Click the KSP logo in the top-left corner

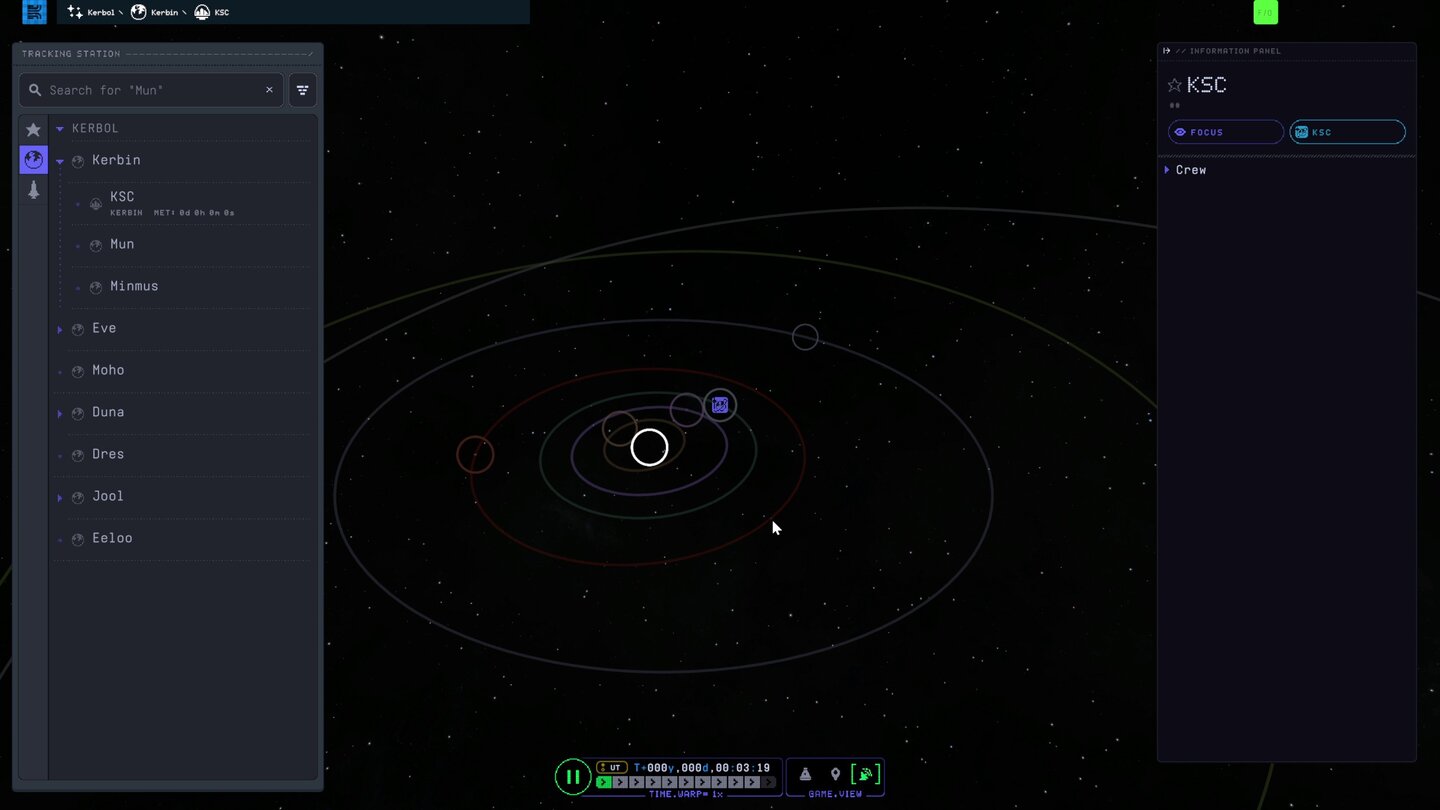click(x=33, y=12)
